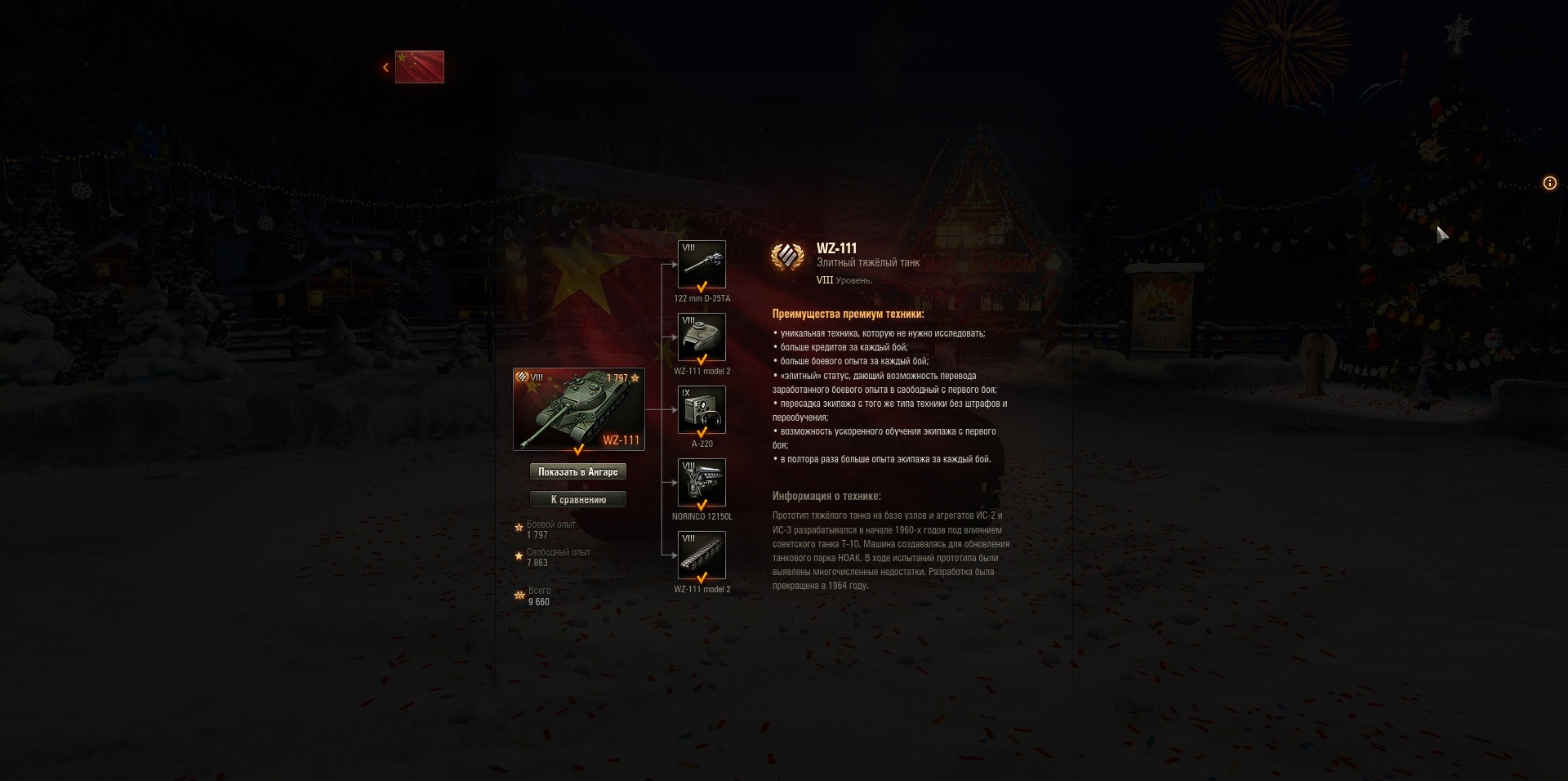This screenshot has height=781, width=1568.
Task: Select the NORINCO 12150L engine module
Action: (x=701, y=482)
